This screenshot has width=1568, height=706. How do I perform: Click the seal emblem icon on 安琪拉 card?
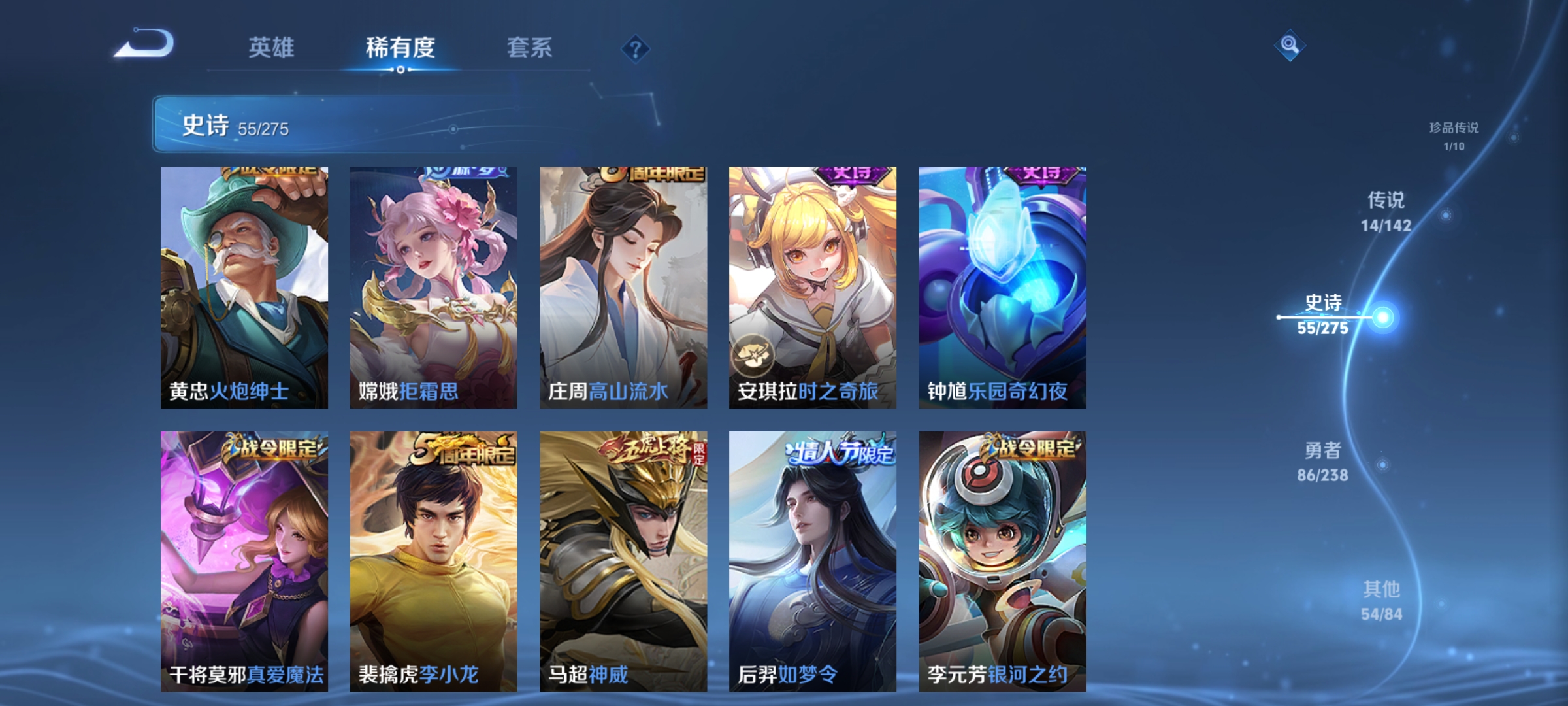tap(755, 354)
